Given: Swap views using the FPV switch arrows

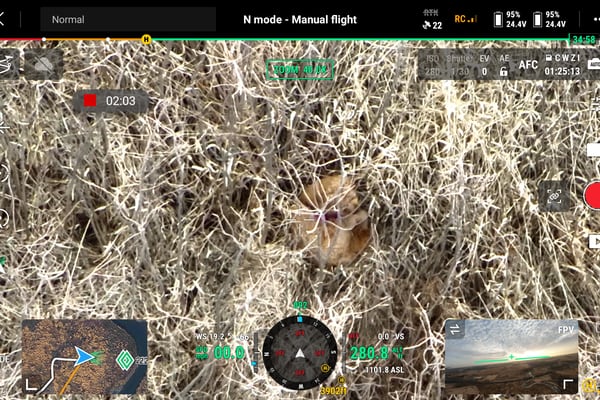Looking at the screenshot, I should 456,330.
